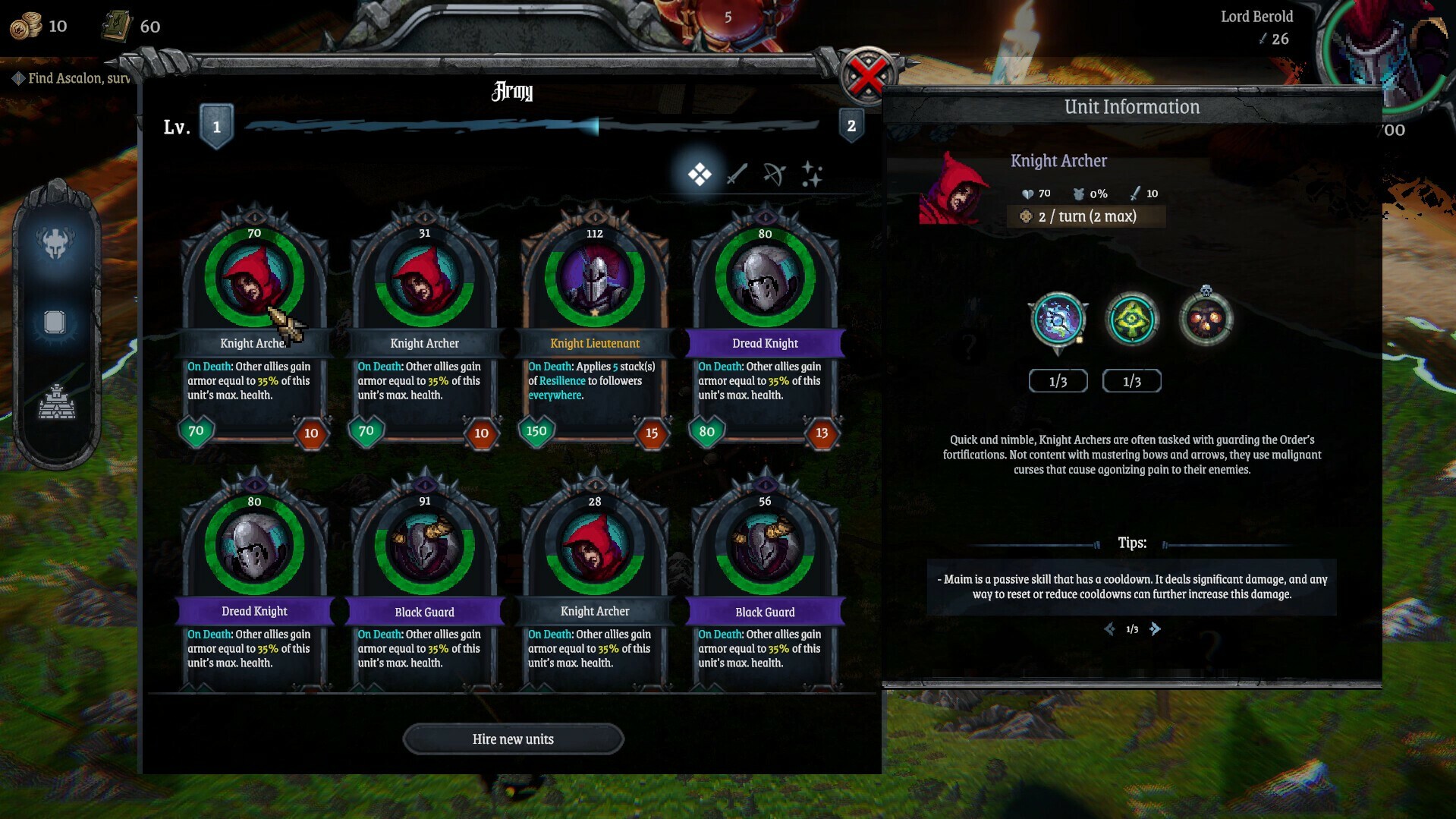Advance to next tip with the right arrow
The height and width of the screenshot is (819, 1456).
1156,628
